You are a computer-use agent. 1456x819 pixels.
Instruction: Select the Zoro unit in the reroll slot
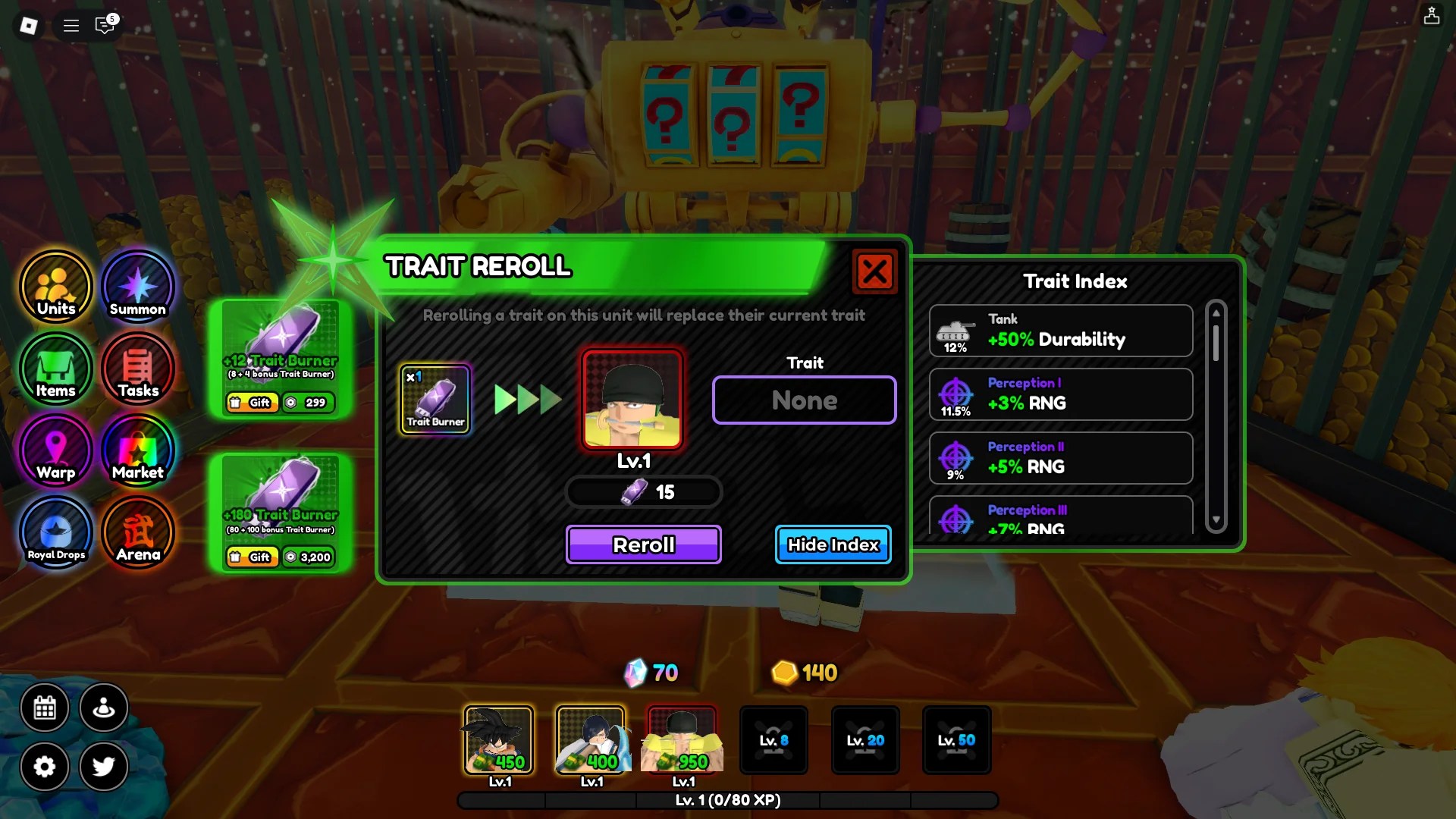point(632,400)
